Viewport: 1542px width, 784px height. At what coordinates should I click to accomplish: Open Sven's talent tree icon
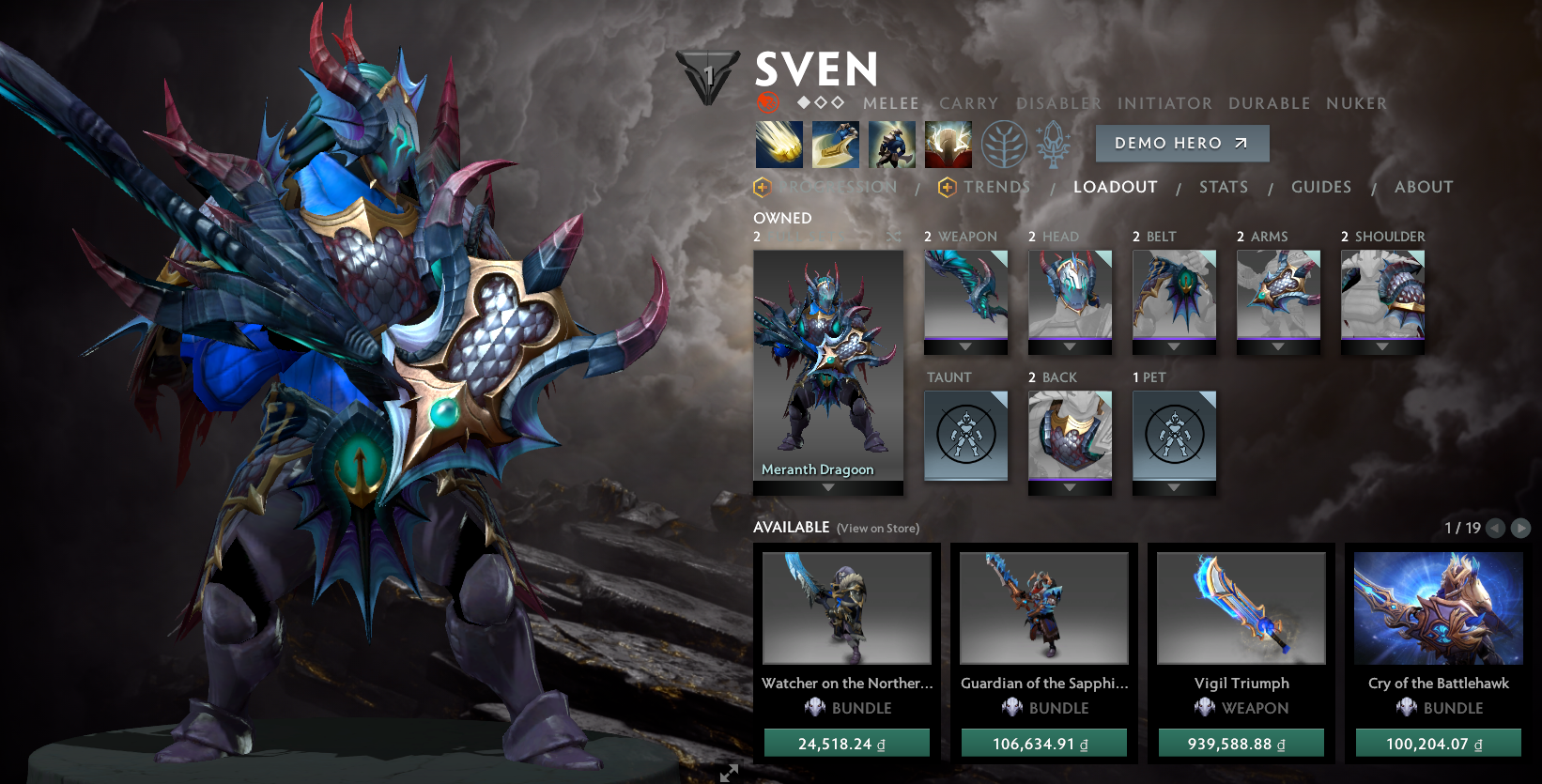point(1005,146)
